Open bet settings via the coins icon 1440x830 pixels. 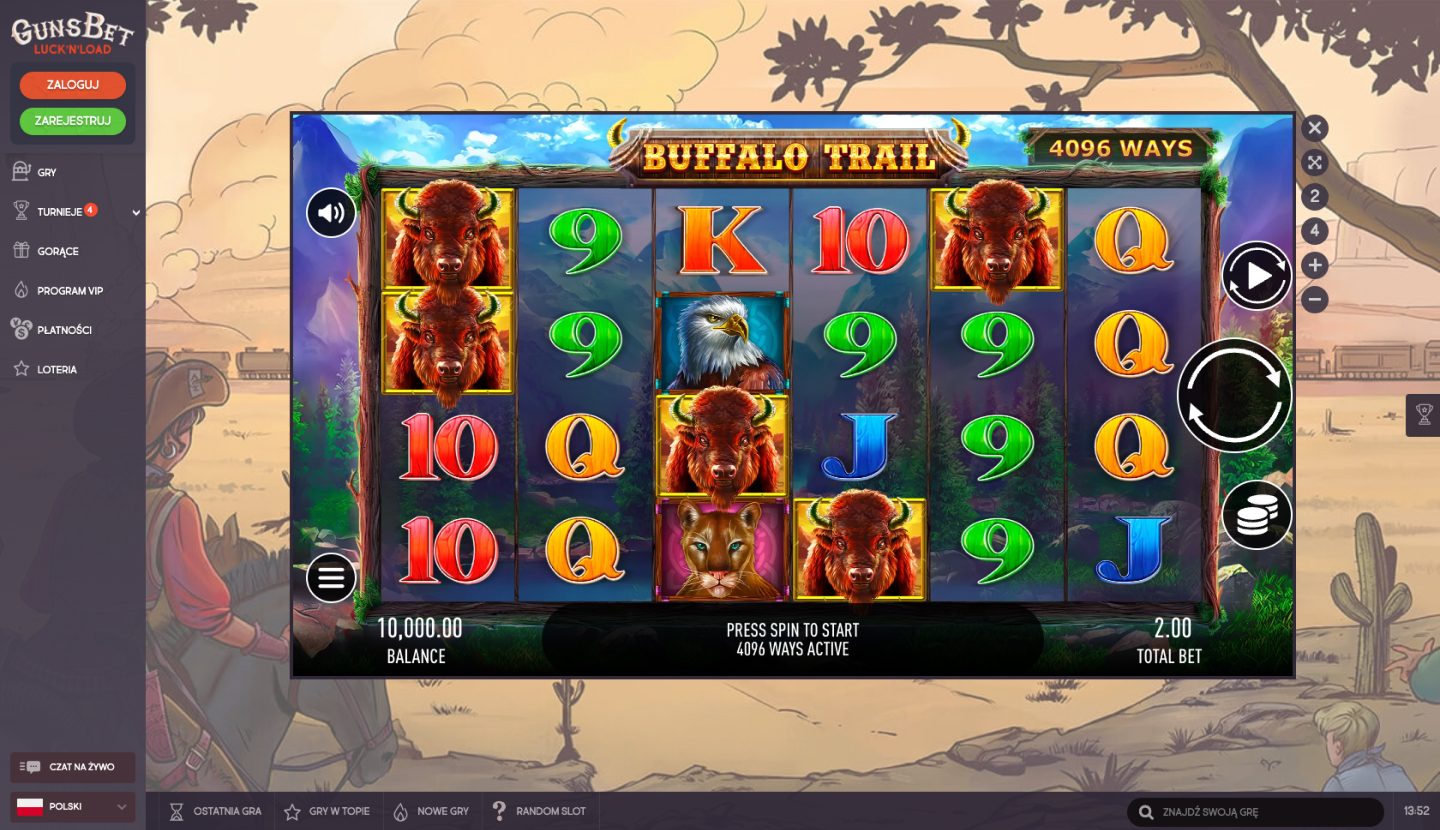(1258, 515)
